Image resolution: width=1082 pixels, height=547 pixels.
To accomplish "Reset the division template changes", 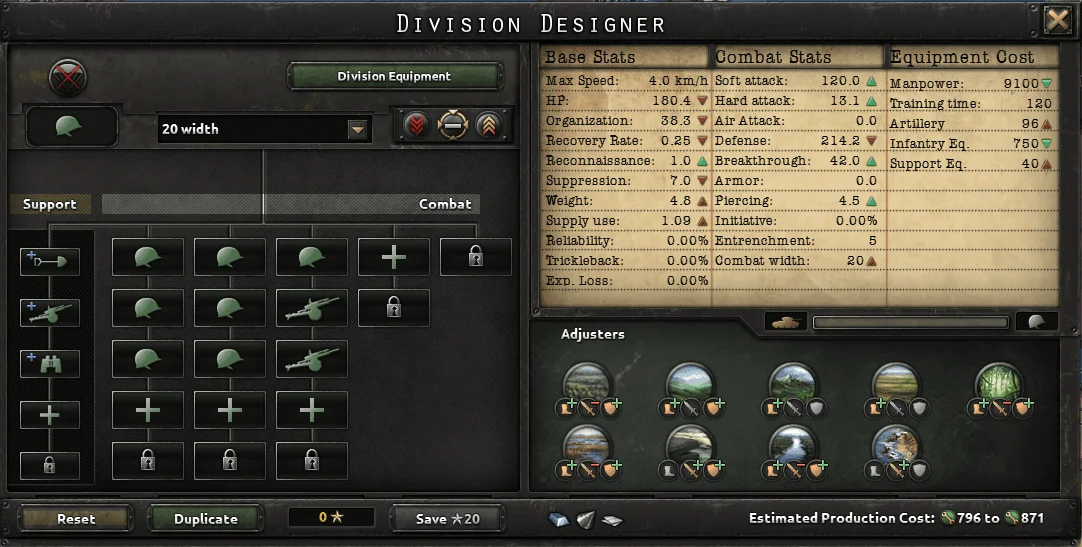I will pos(76,518).
